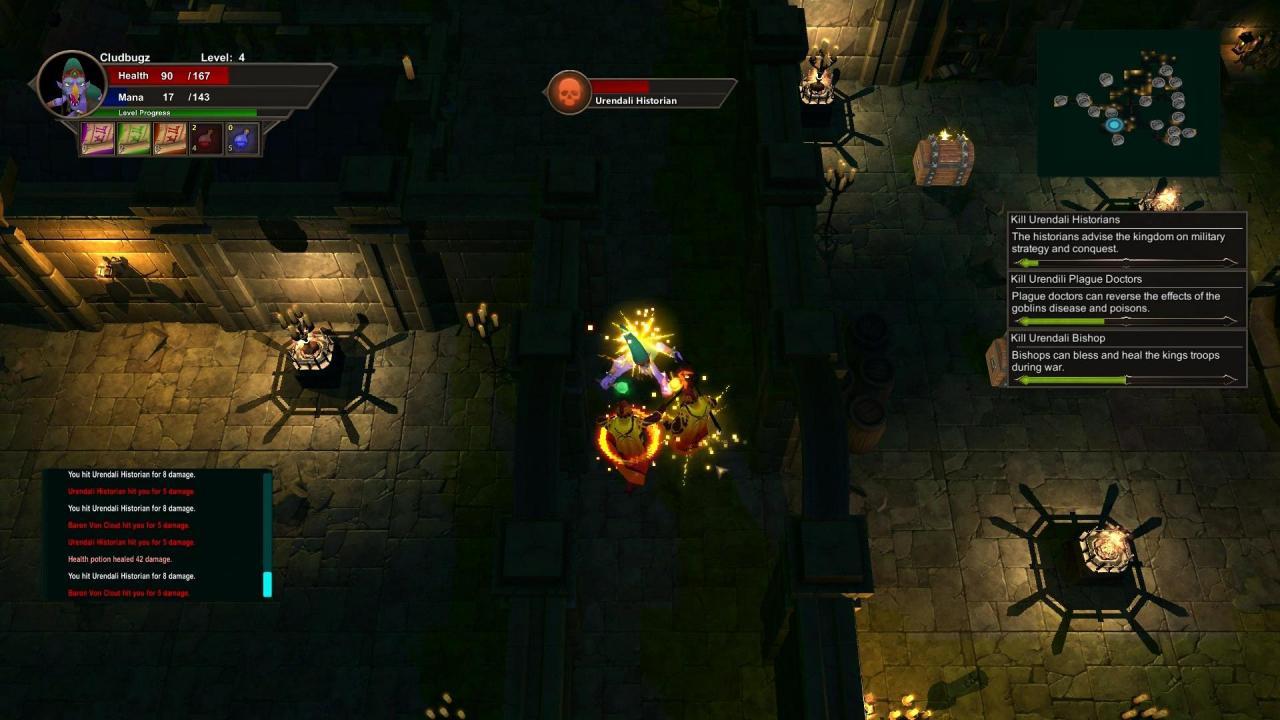Viewport: 1280px width, 720px height.
Task: Expand the combat log message panel
Action: tap(160, 535)
